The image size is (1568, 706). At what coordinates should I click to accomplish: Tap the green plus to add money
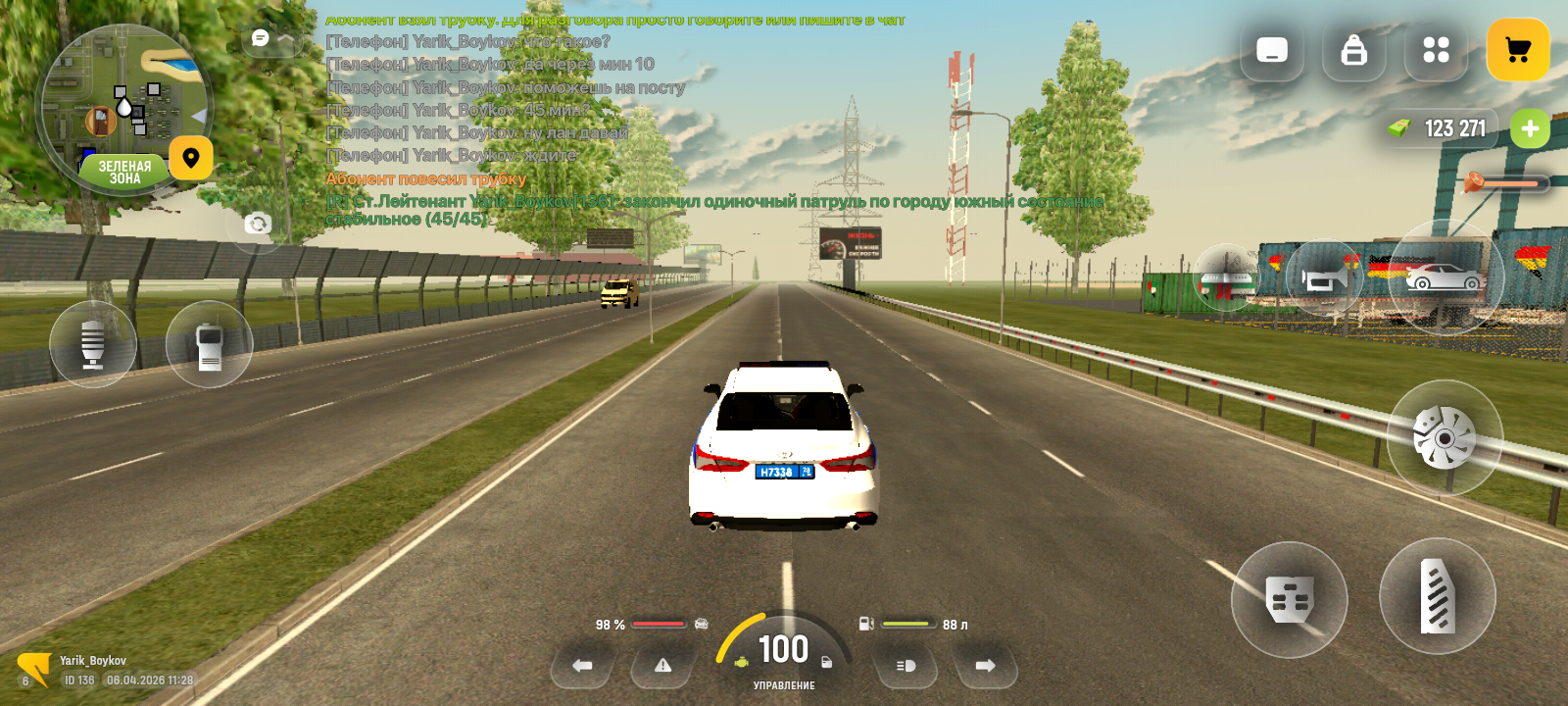click(x=1529, y=128)
